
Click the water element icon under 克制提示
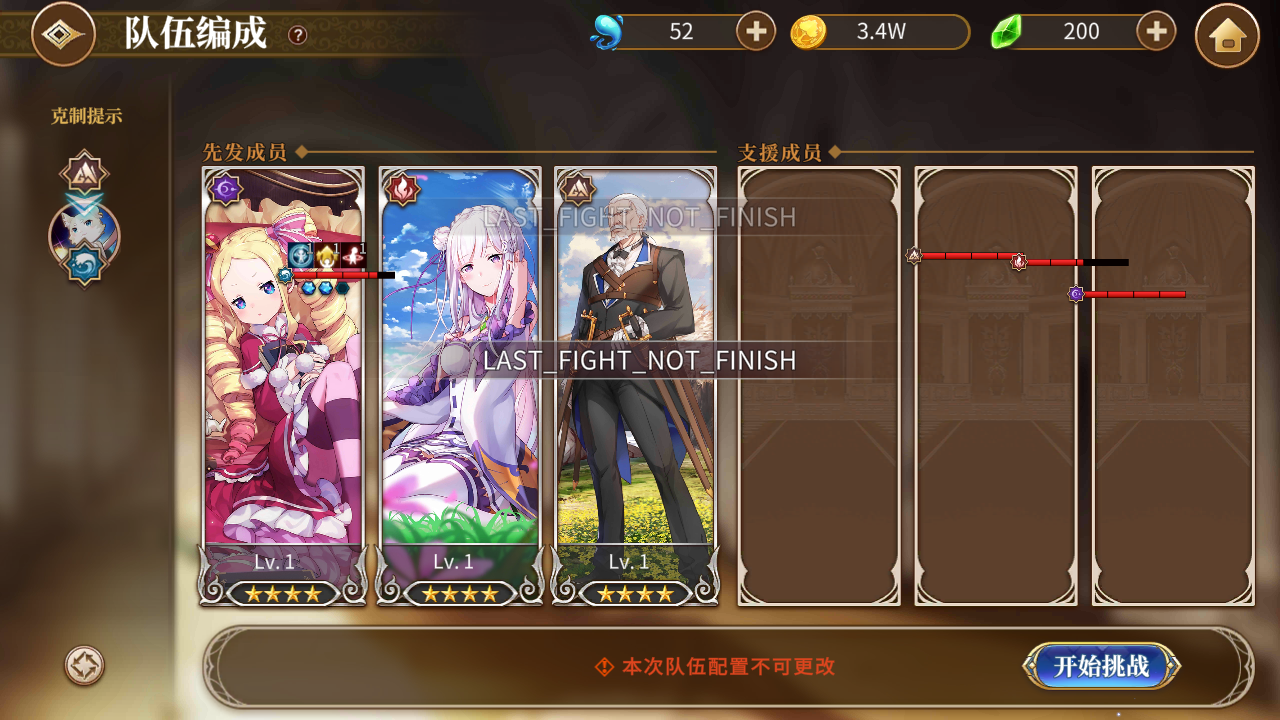[x=85, y=264]
